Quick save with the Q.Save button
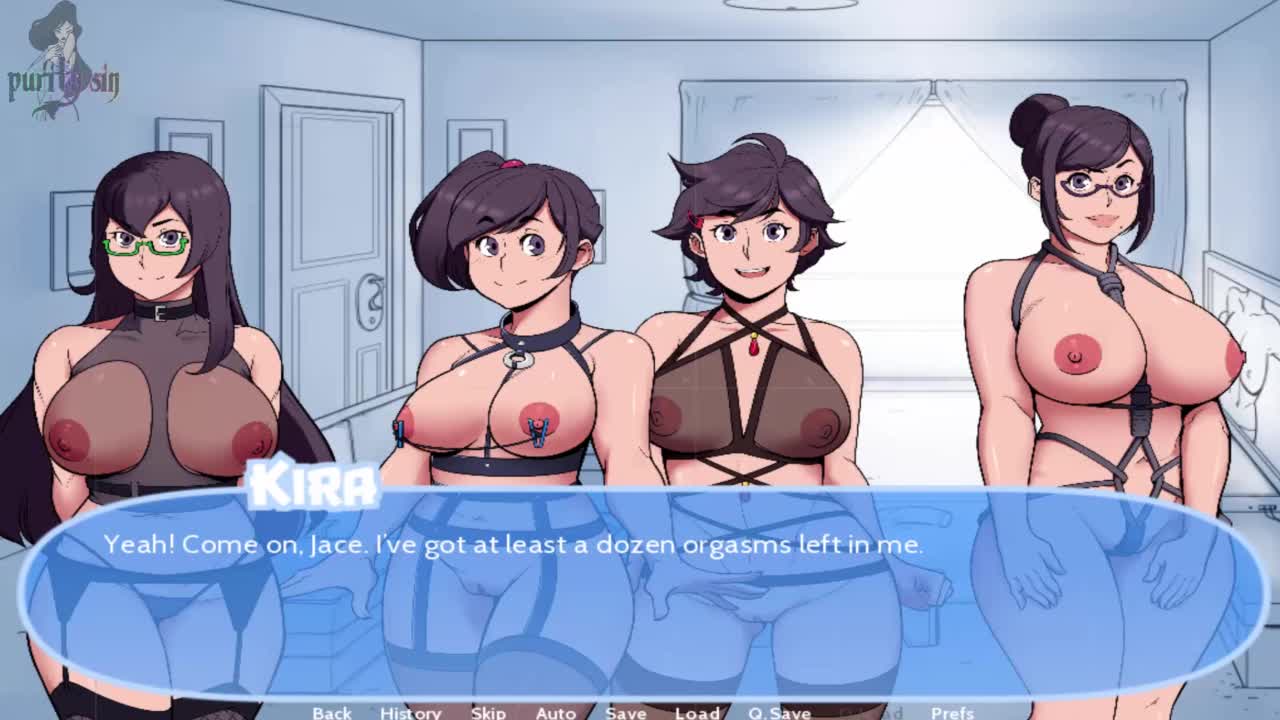This screenshot has width=1280, height=720. coord(779,712)
